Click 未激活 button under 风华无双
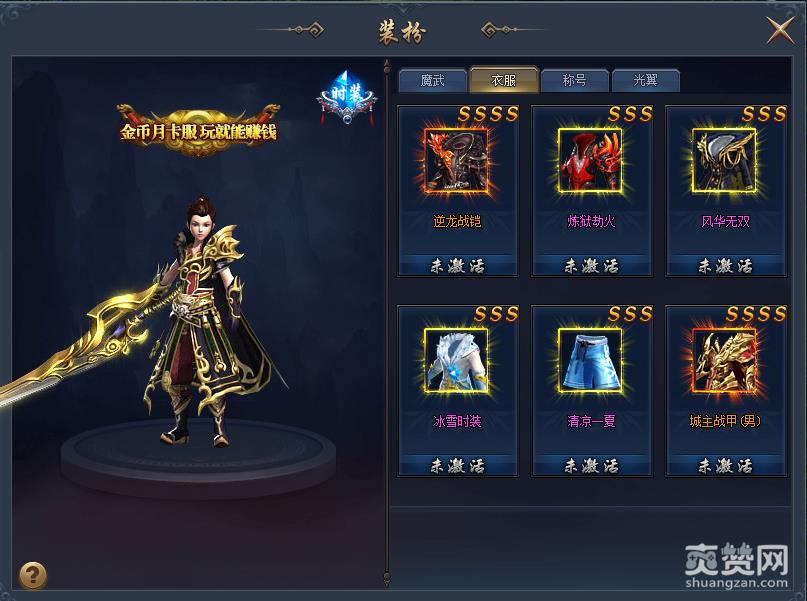Image resolution: width=807 pixels, height=601 pixels. pos(725,266)
